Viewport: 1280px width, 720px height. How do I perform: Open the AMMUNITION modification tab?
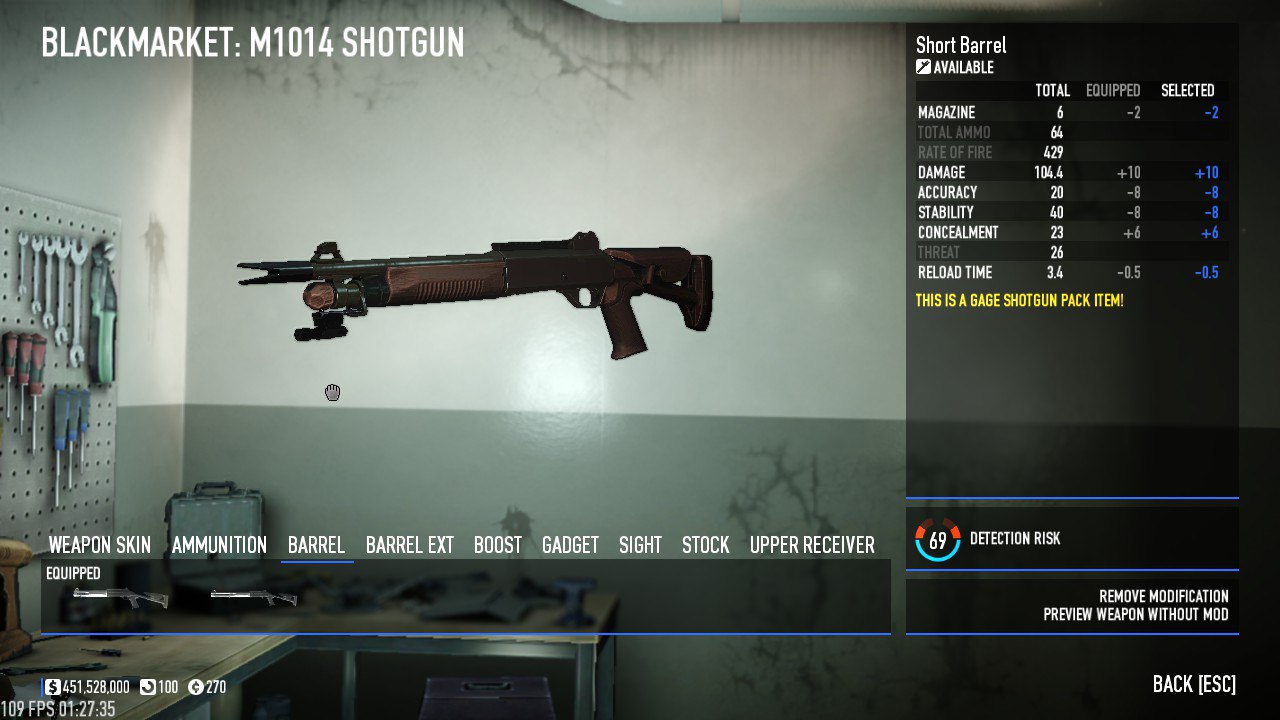218,545
